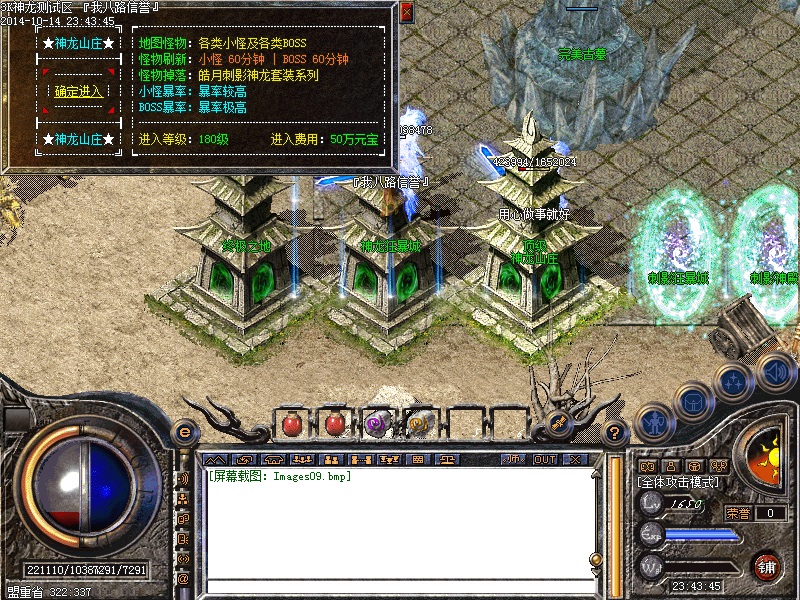Click the 师 button above chat

pyautogui.click(x=513, y=459)
